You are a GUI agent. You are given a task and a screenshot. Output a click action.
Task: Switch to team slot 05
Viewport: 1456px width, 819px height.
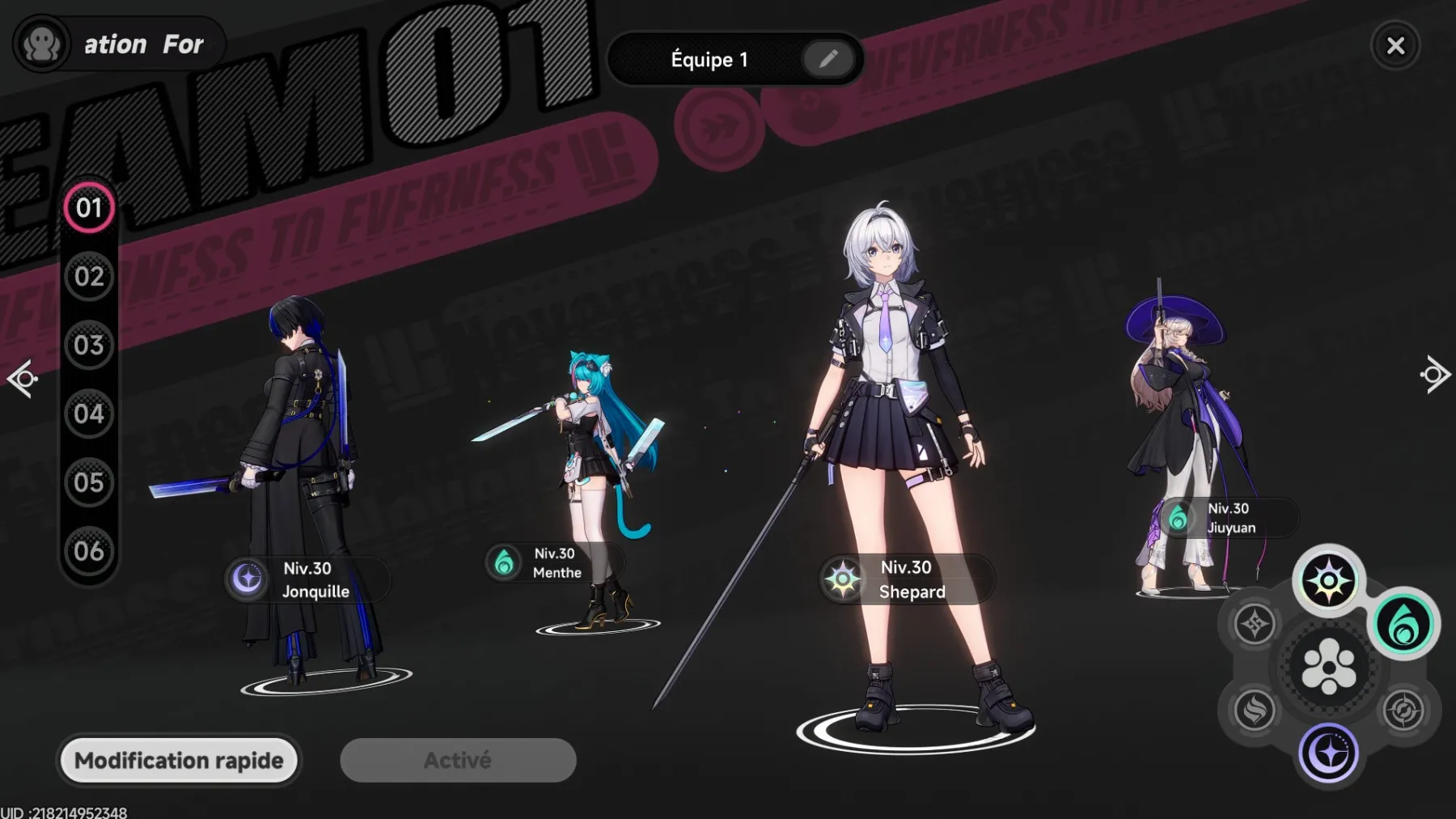coord(89,483)
